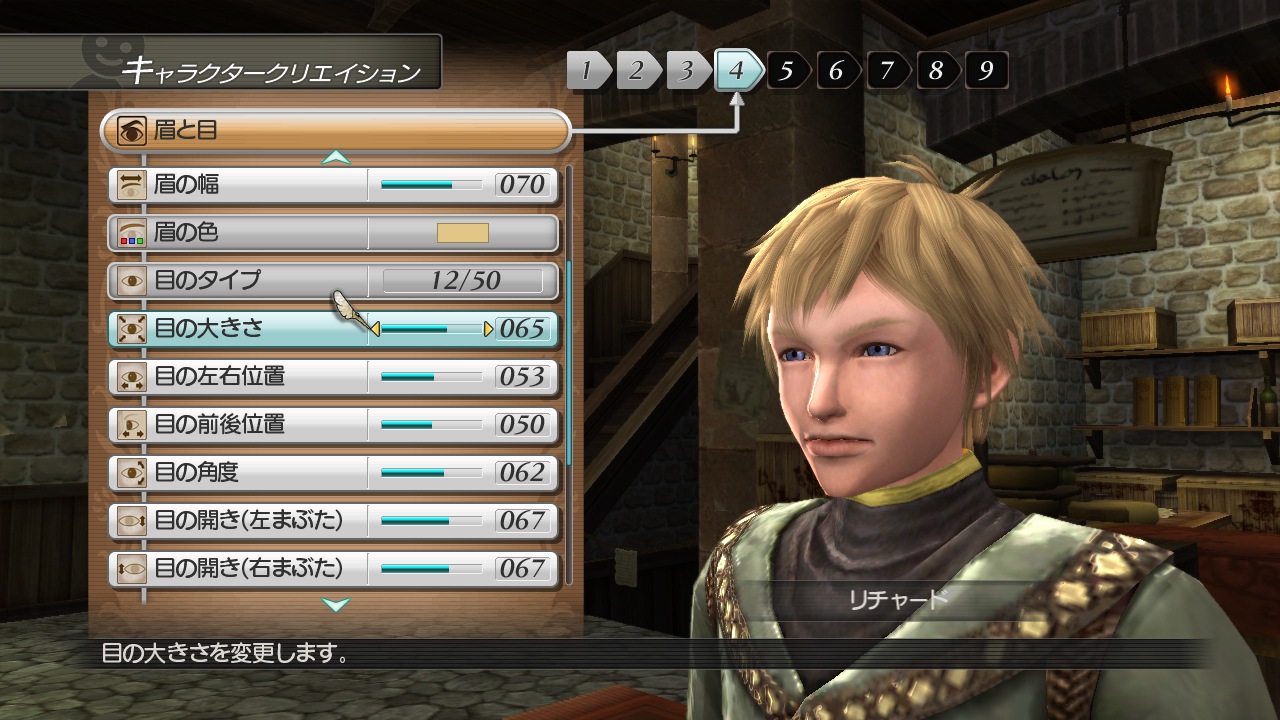Jump to creation step 5
The image size is (1280, 720).
[x=787, y=71]
